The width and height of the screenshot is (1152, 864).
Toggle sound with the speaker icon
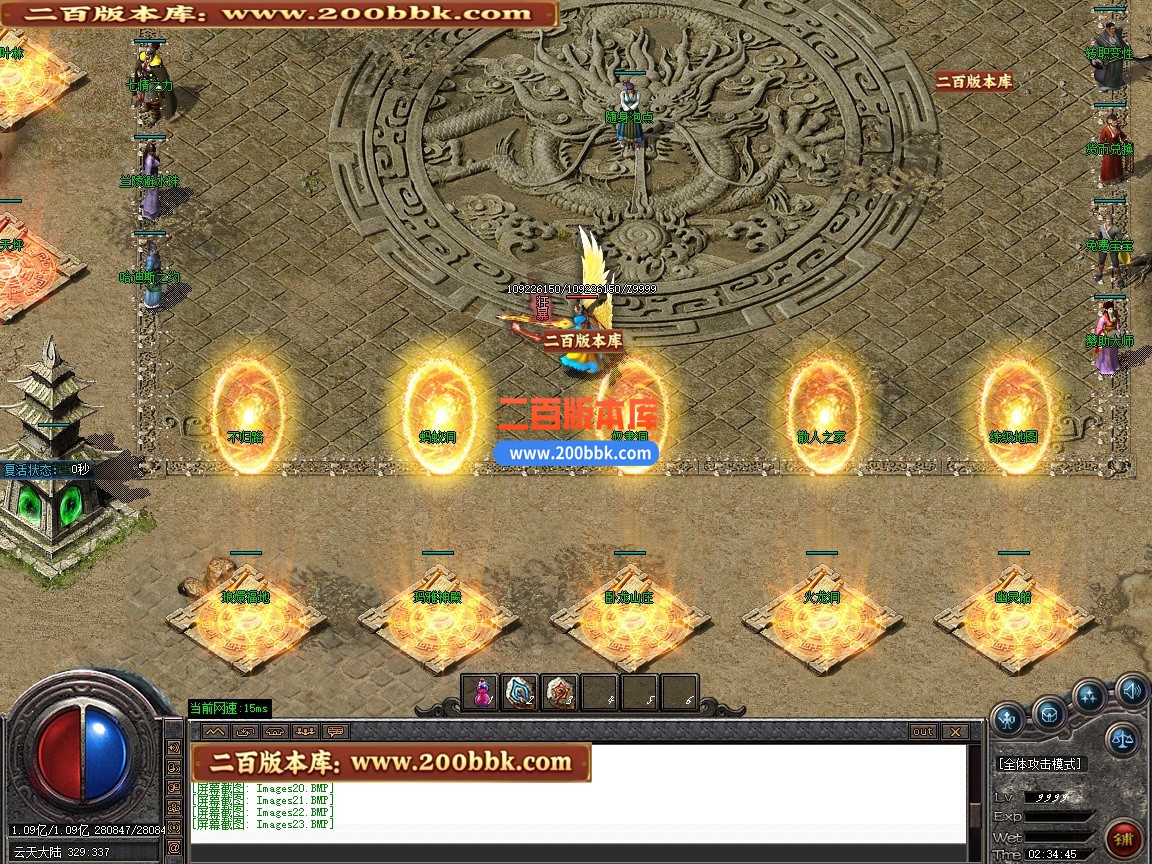tap(1131, 690)
